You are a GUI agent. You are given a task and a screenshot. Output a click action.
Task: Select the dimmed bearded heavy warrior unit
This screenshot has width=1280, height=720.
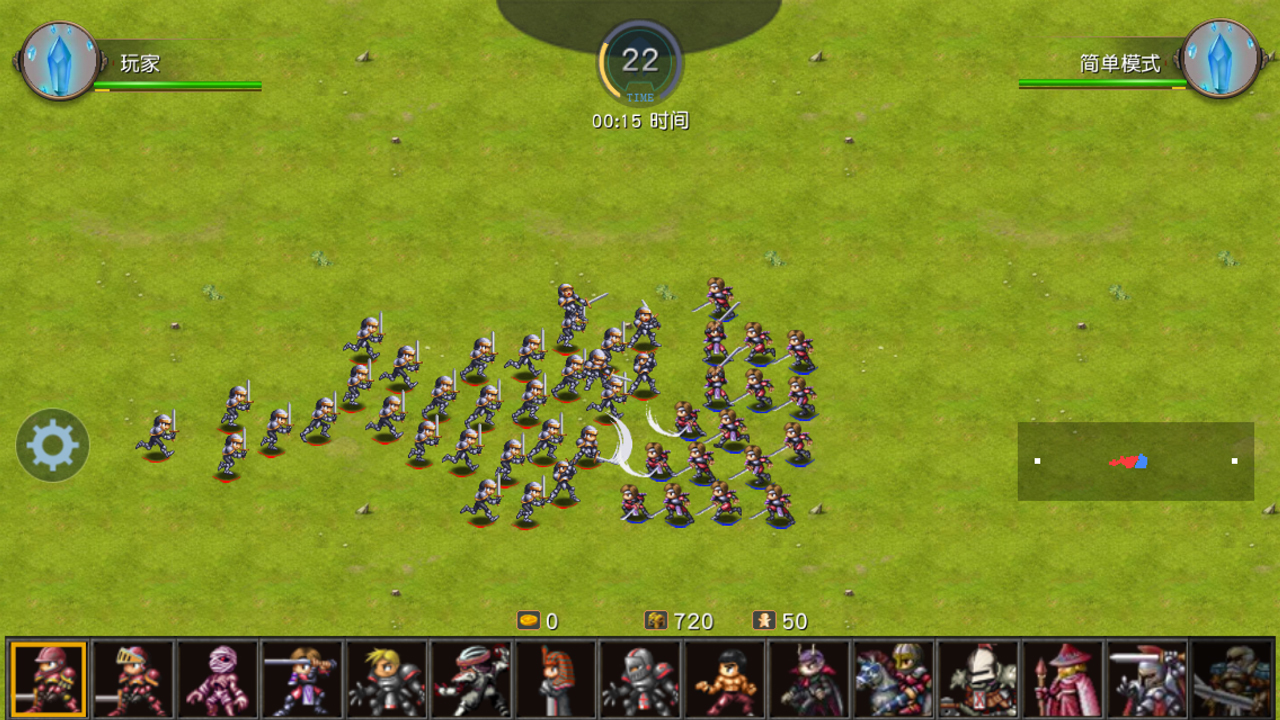pos(1232,680)
